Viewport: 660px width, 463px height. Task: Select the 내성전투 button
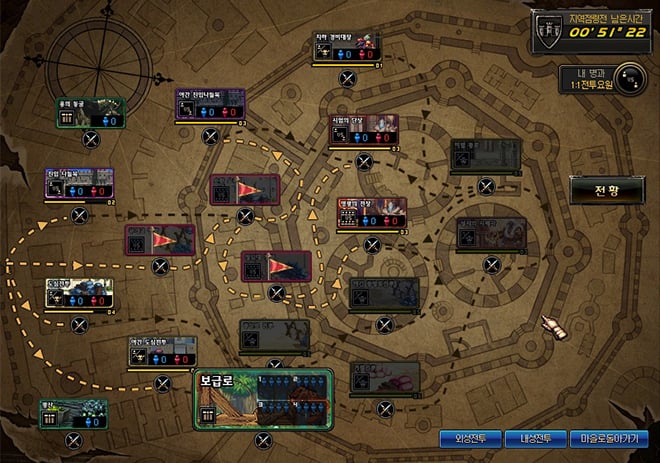pos(533,438)
